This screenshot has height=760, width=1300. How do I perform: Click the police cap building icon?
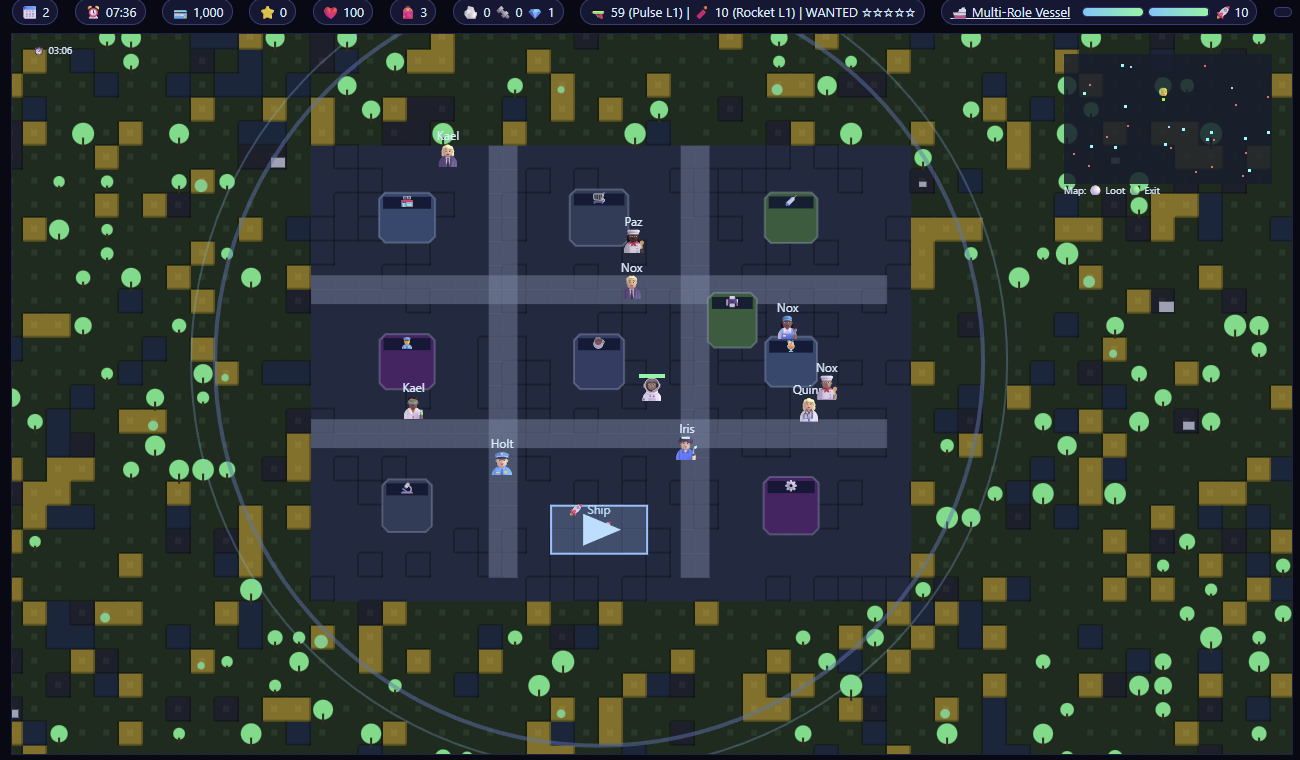[406, 341]
